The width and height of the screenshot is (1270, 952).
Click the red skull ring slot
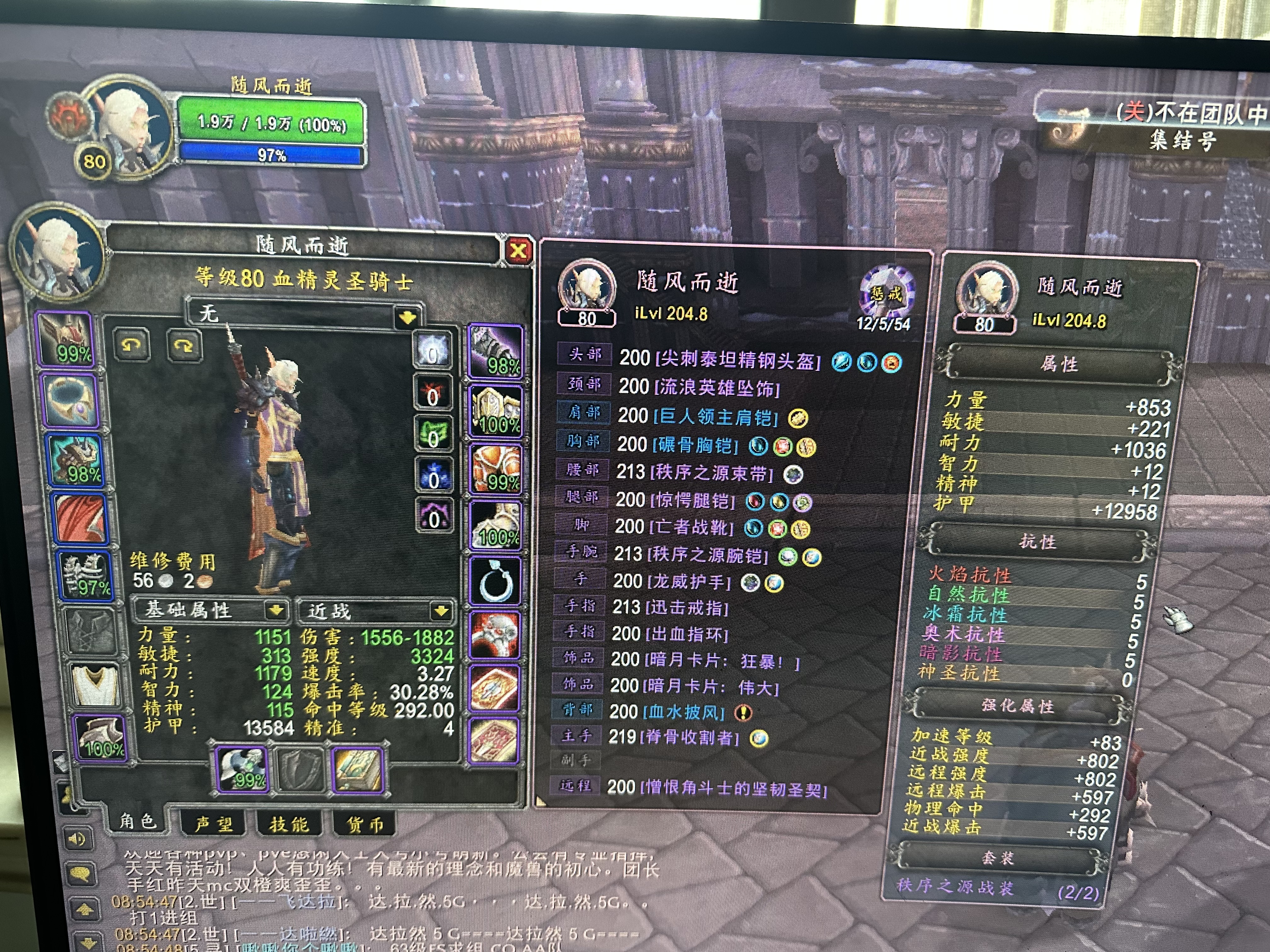click(494, 634)
